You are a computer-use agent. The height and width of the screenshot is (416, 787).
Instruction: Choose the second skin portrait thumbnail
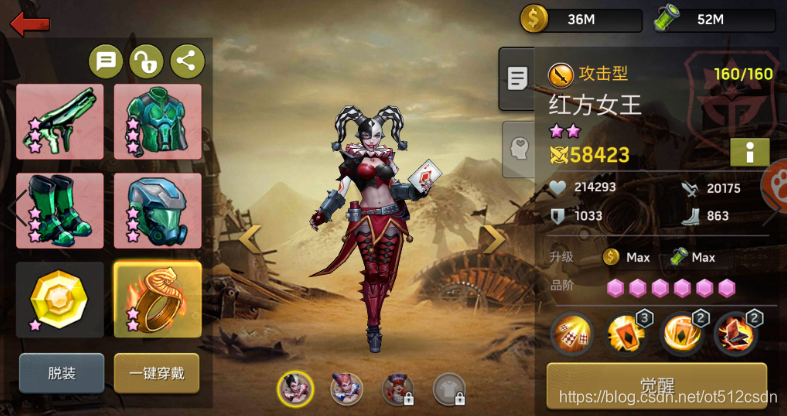click(346, 388)
